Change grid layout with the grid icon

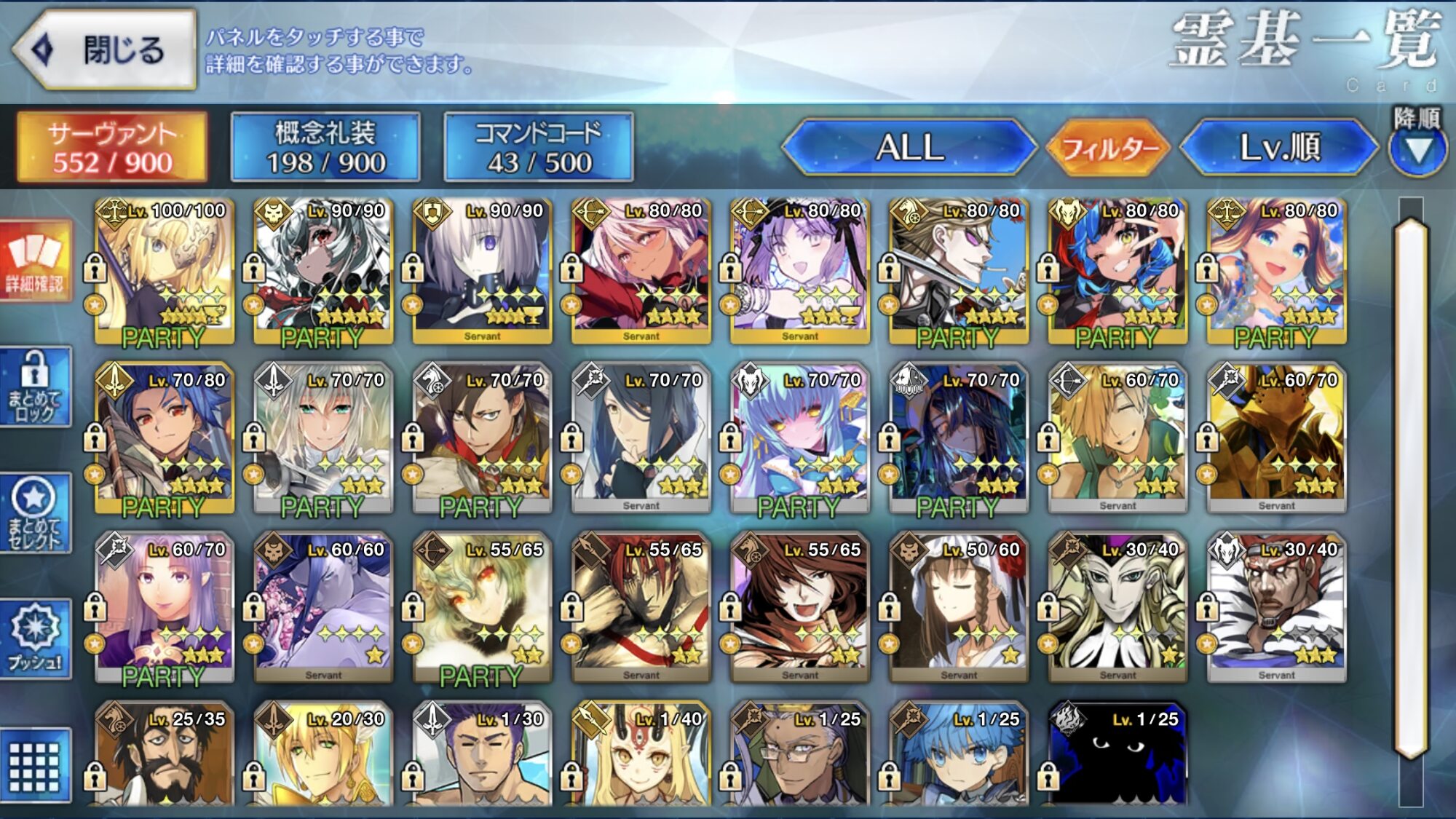[x=35, y=766]
